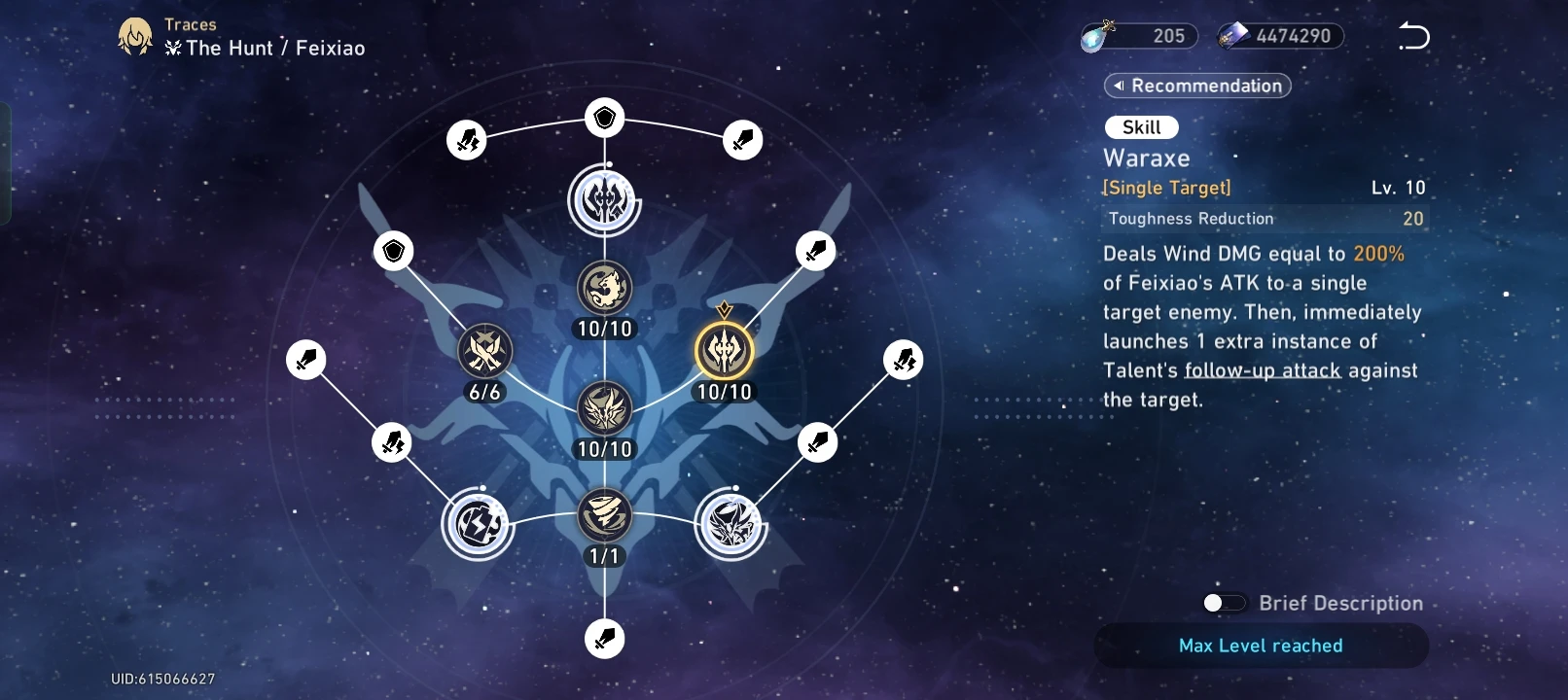The height and width of the screenshot is (700, 1568).
Task: Toggle the Brief Description switch
Action: [x=1224, y=604]
